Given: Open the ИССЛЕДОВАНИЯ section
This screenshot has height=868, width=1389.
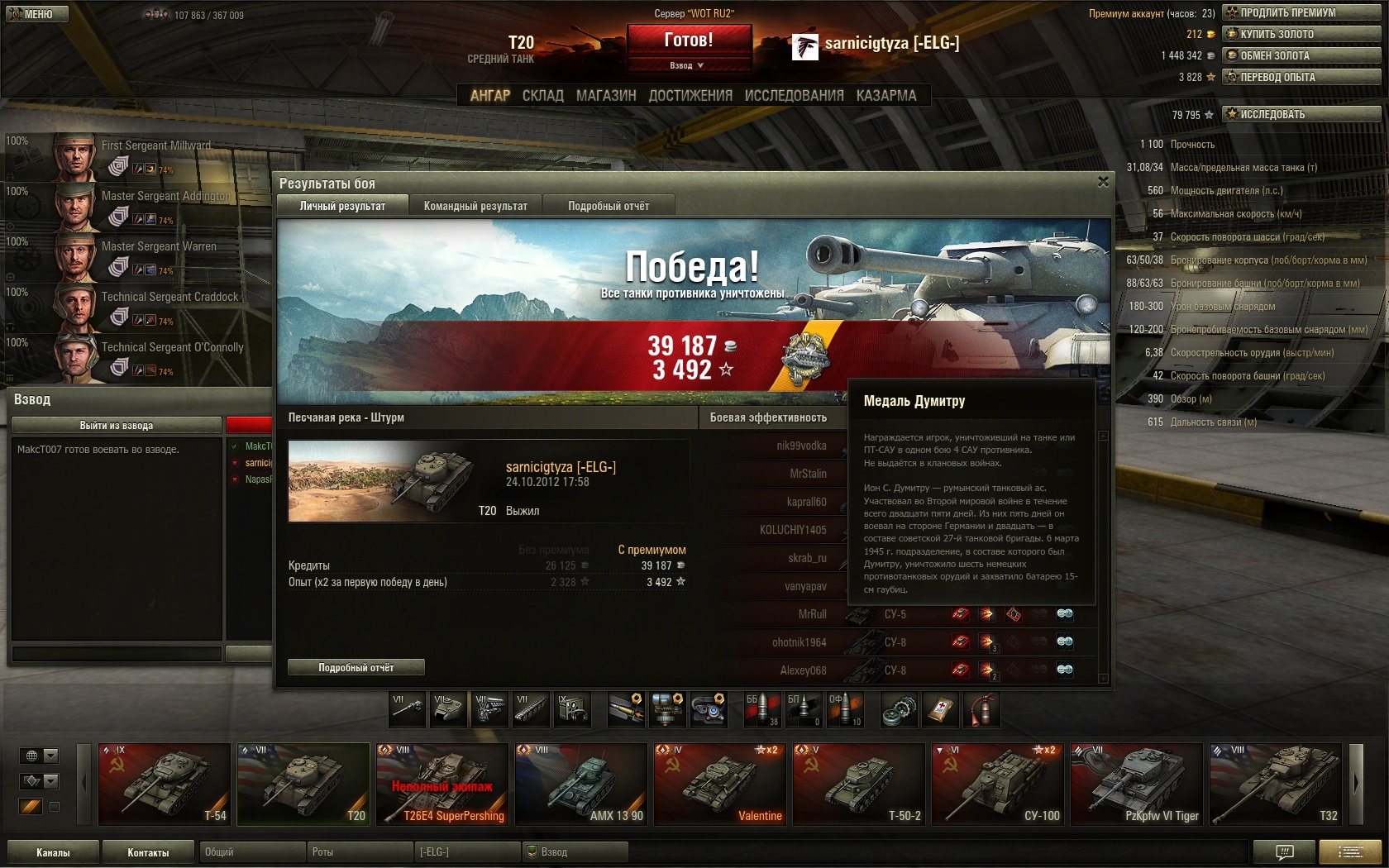Looking at the screenshot, I should coord(794,96).
